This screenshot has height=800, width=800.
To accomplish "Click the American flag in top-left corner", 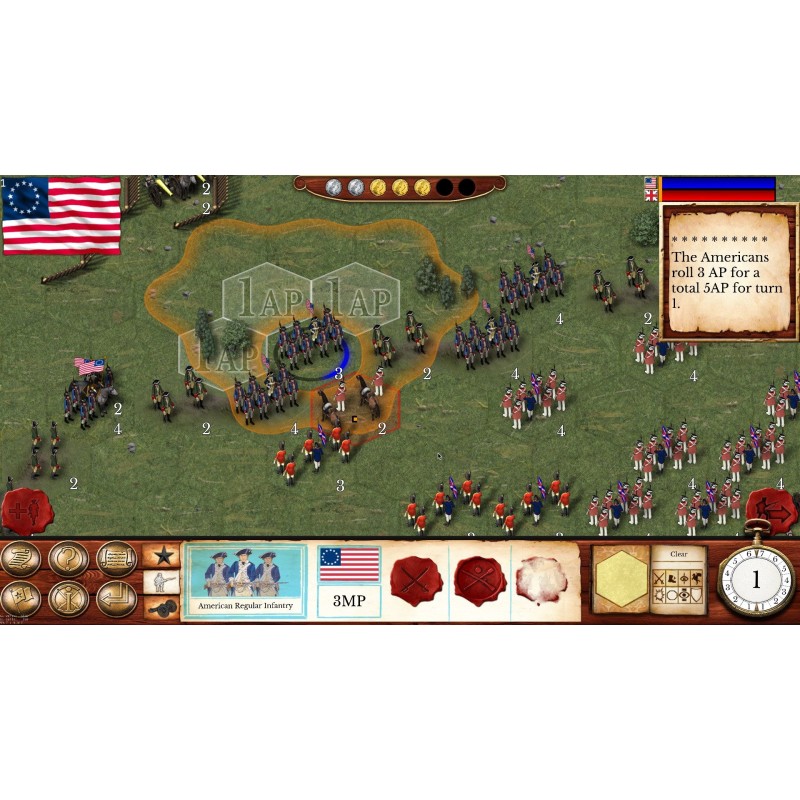I will 62,214.
